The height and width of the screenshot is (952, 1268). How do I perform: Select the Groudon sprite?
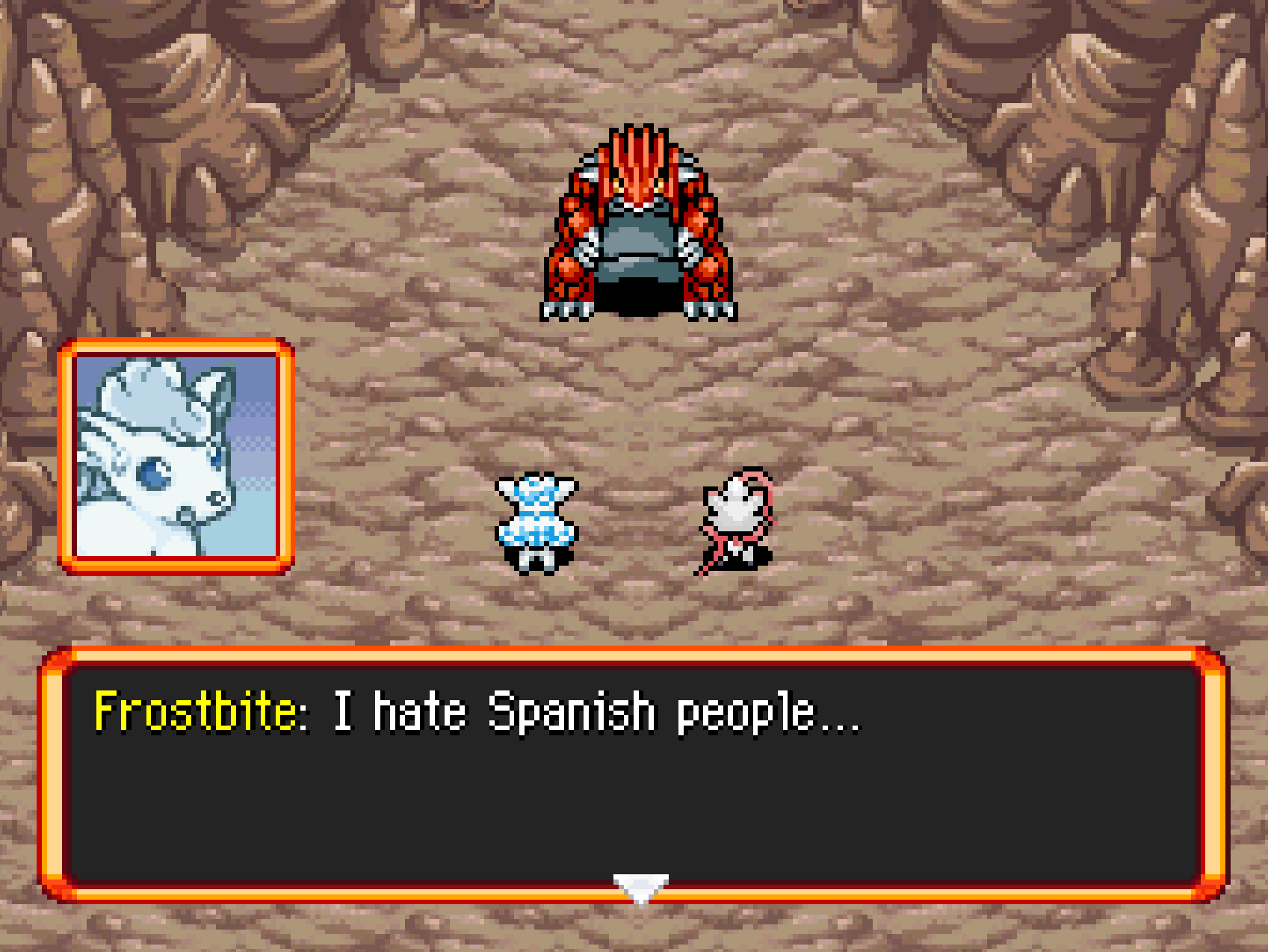(x=639, y=224)
